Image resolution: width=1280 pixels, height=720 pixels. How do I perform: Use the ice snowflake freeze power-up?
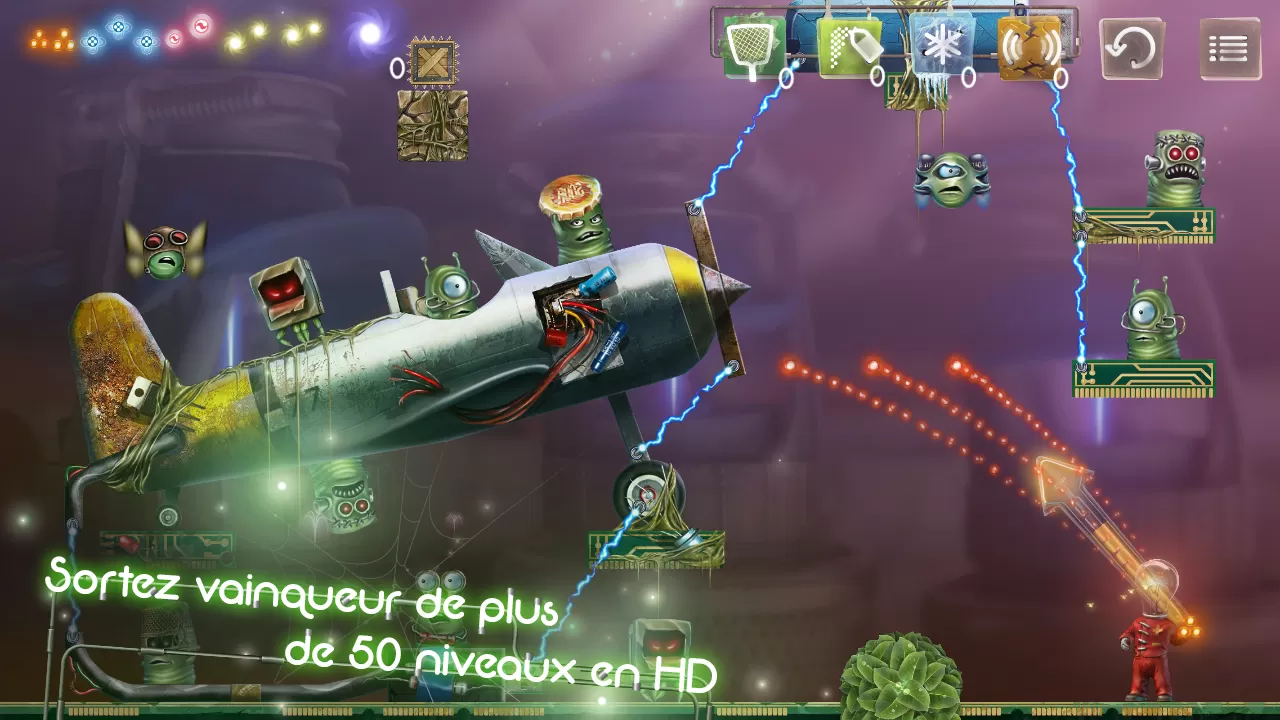(x=940, y=47)
